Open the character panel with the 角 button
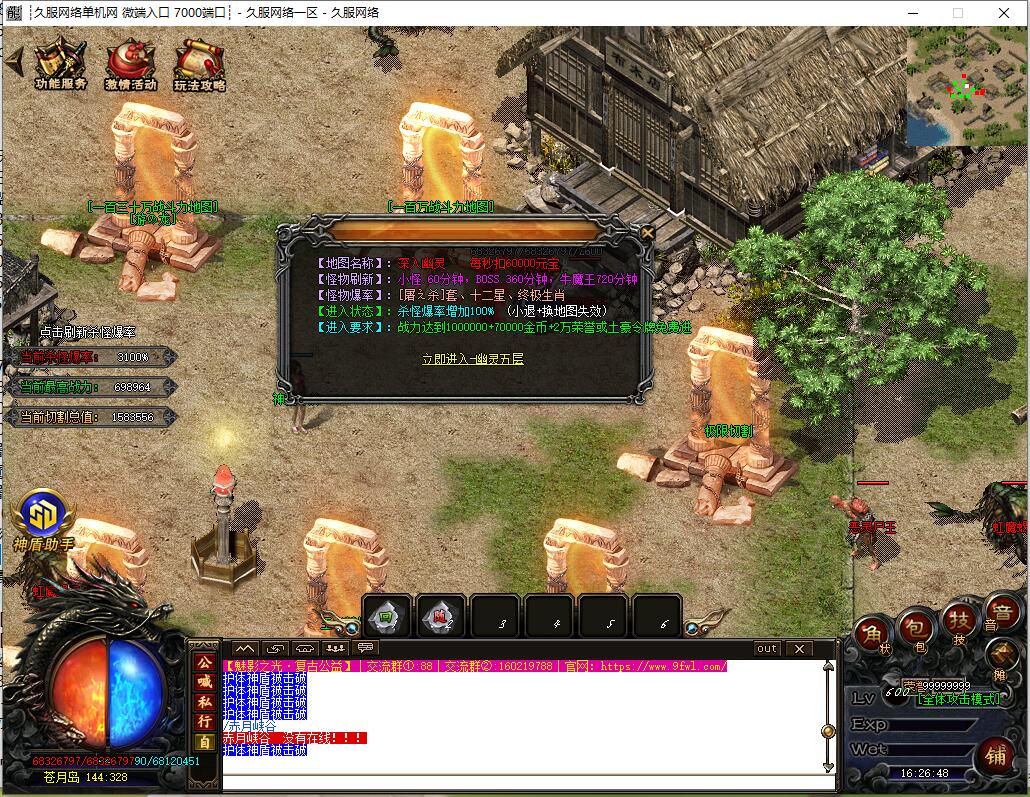This screenshot has height=797, width=1030. pyautogui.click(x=870, y=634)
